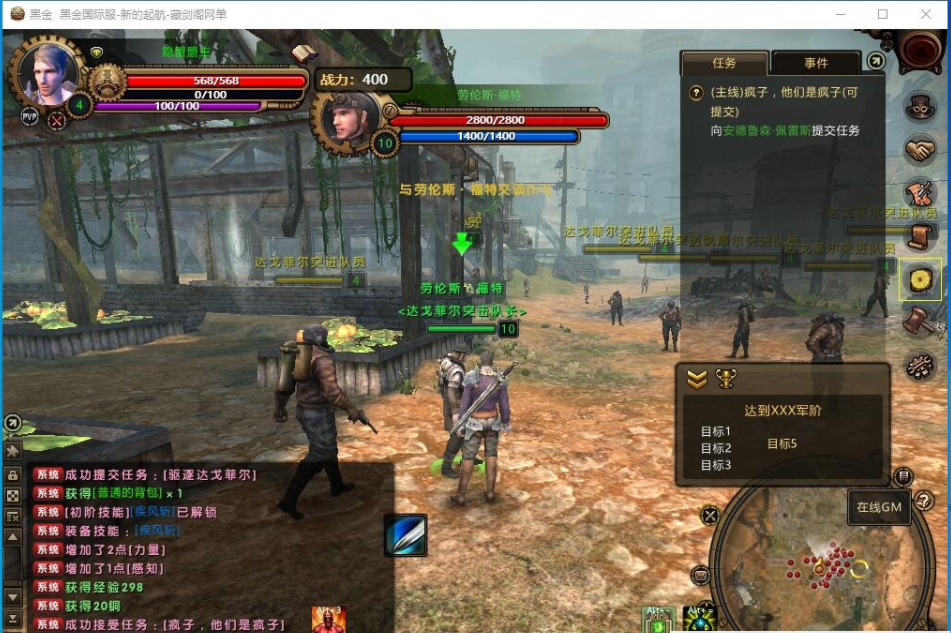
Task: Click the gold trophy achievement icon
Action: click(x=726, y=379)
